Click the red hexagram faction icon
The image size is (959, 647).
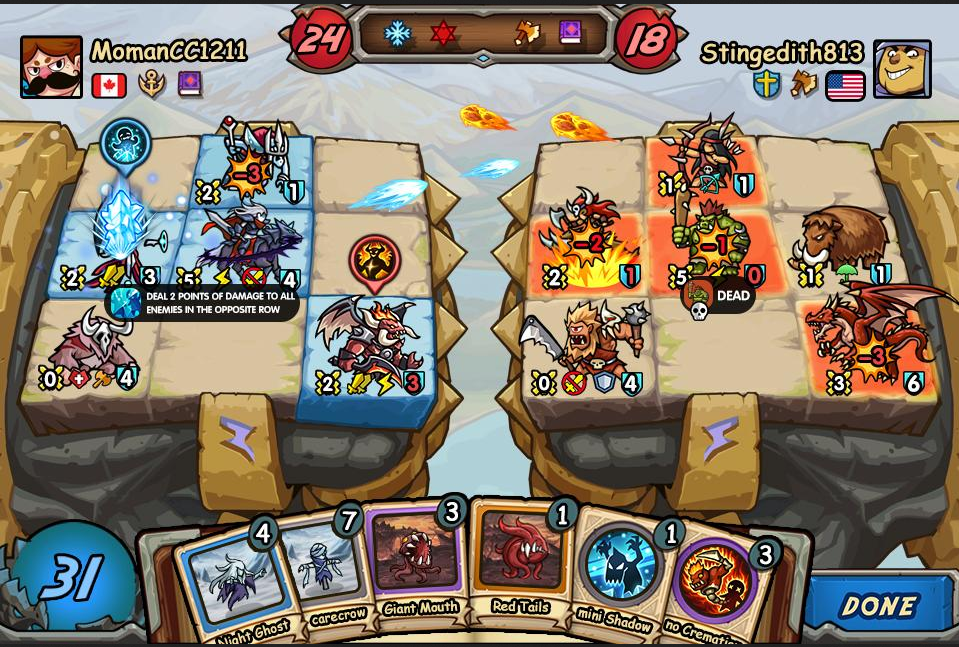click(x=443, y=34)
